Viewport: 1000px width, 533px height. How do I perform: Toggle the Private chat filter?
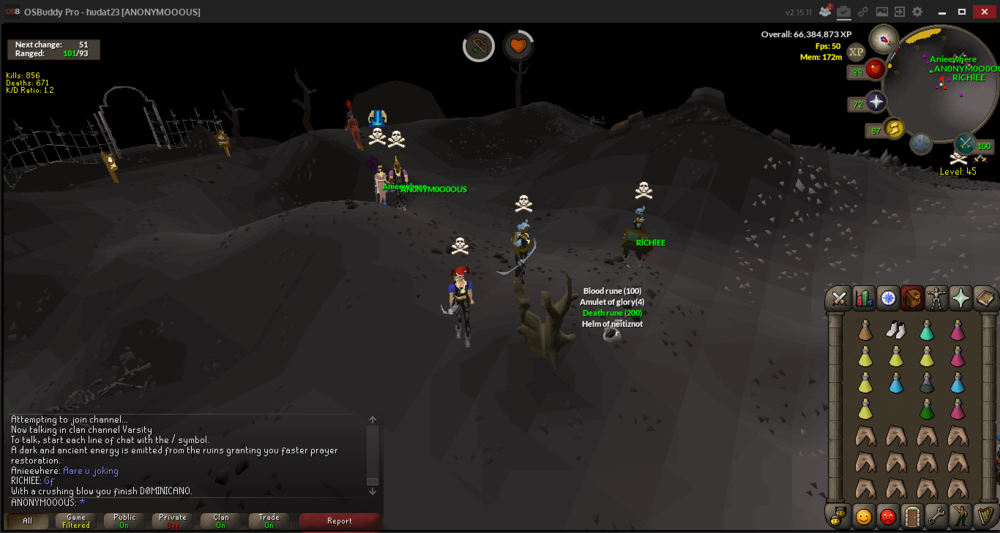point(172,520)
